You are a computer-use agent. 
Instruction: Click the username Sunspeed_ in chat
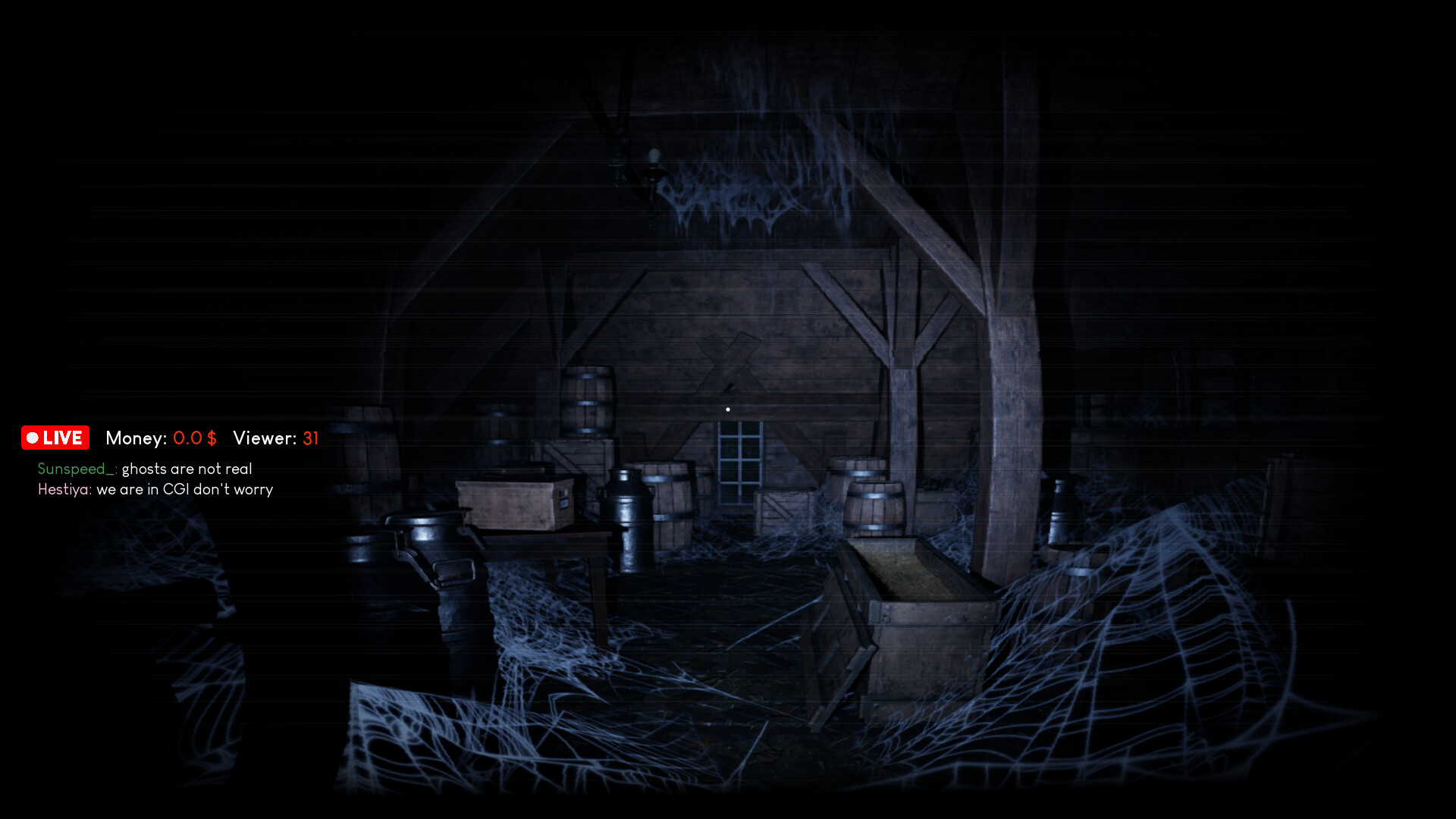(74, 469)
